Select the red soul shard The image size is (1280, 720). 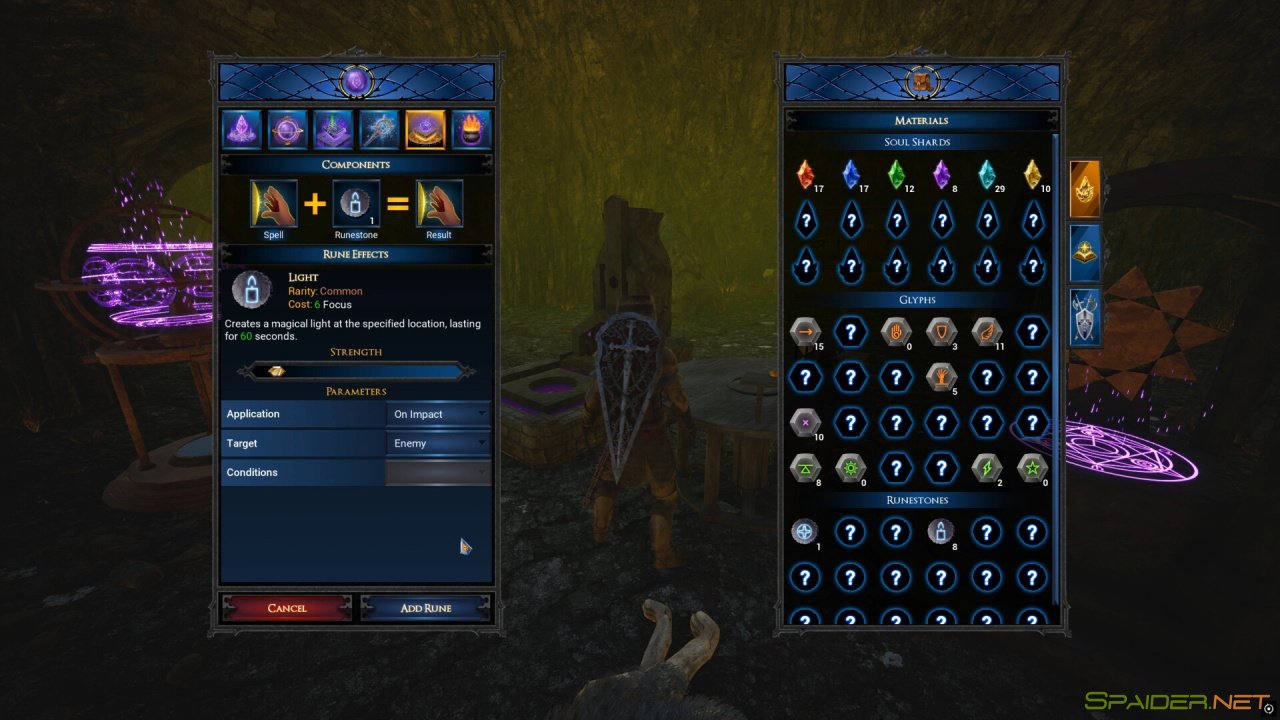[x=805, y=175]
